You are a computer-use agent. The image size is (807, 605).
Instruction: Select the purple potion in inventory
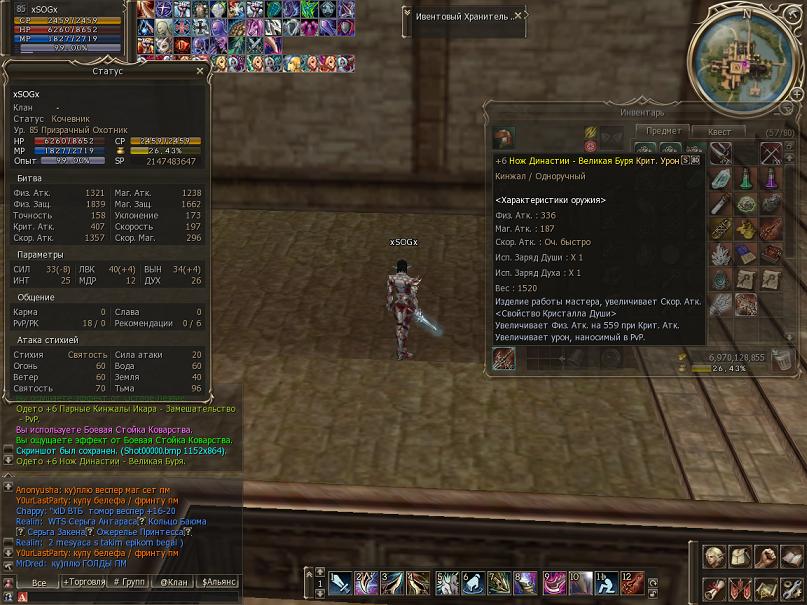(771, 180)
